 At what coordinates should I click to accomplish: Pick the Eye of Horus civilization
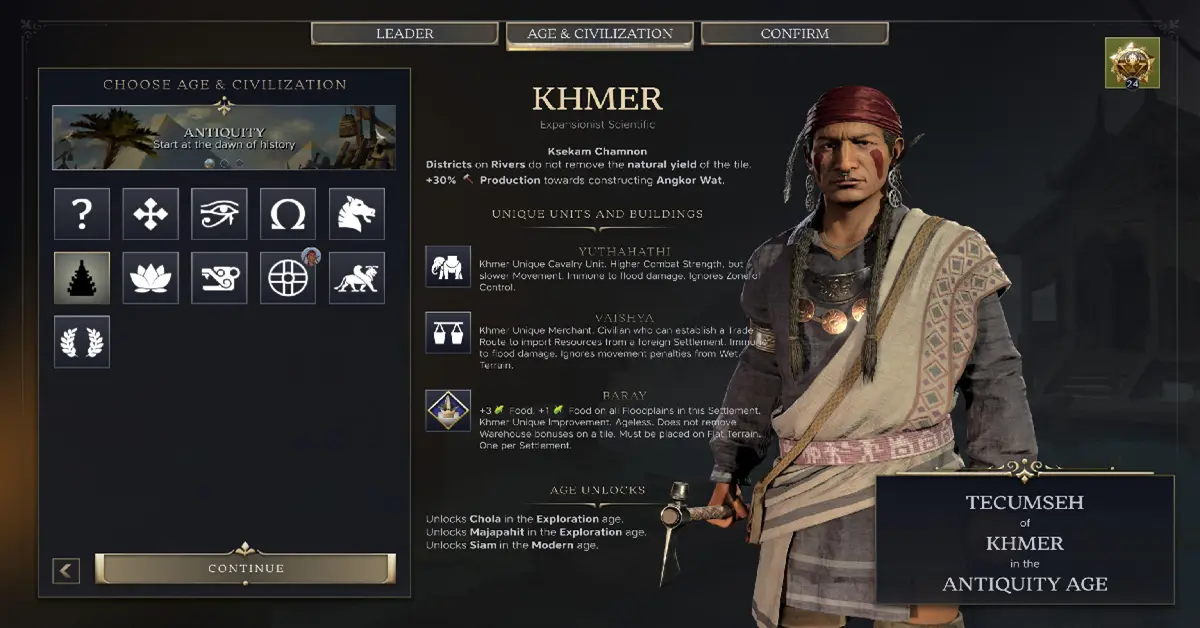pyautogui.click(x=219, y=214)
